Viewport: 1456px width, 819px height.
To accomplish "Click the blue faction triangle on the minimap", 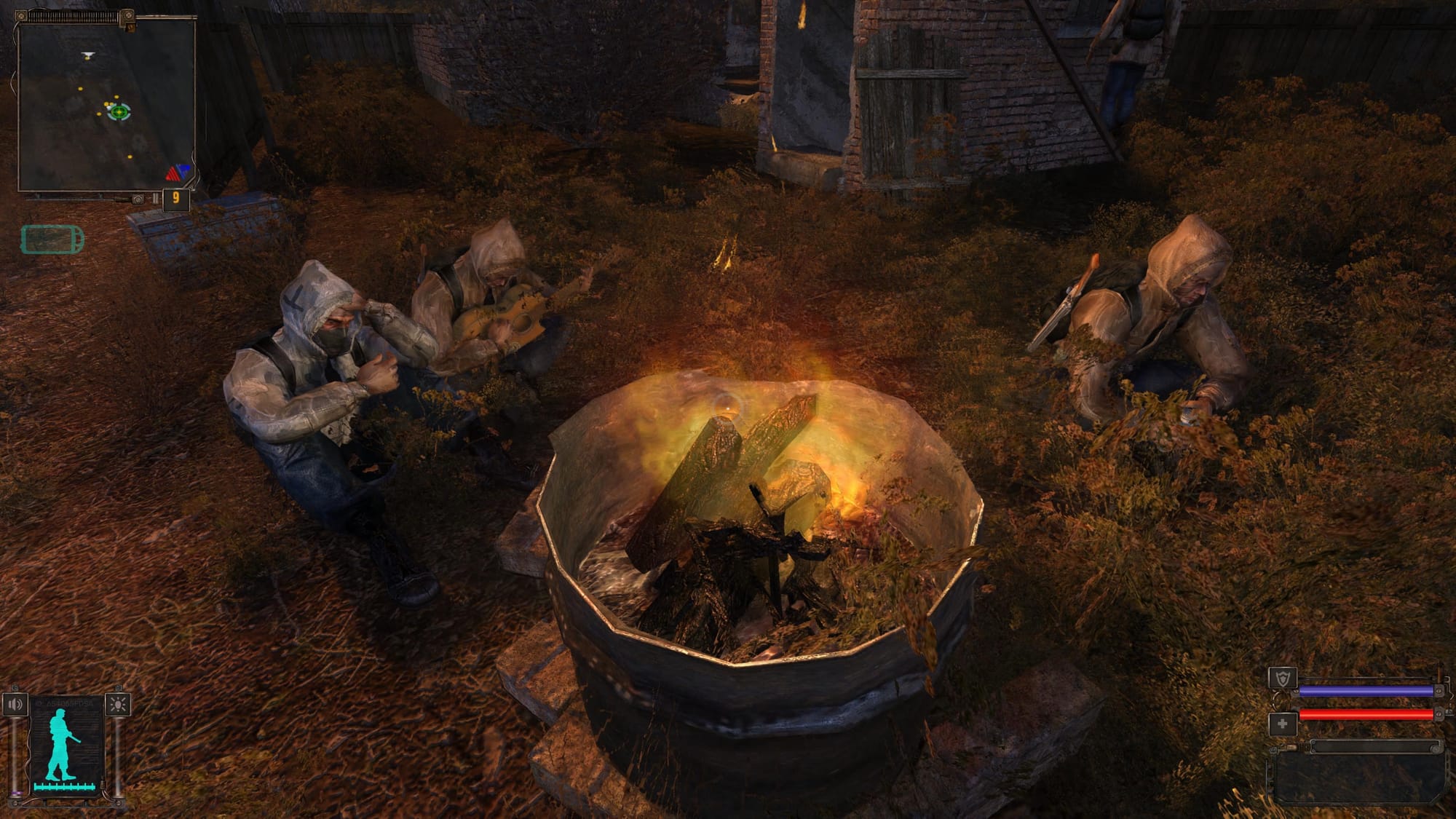I will pos(185,169).
